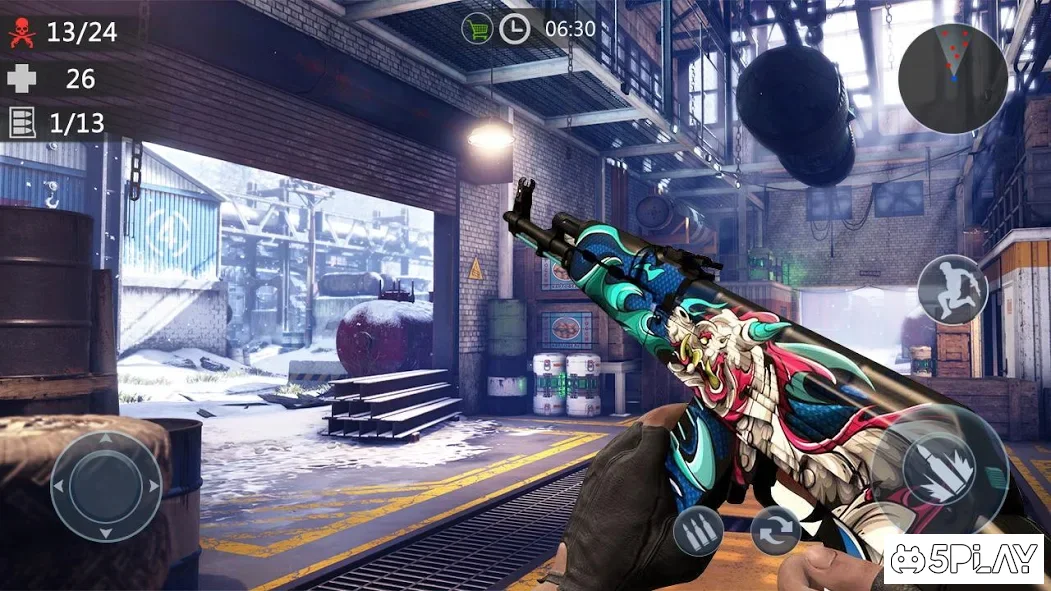Tap the circular radar minimap
The width and height of the screenshot is (1051, 591).
(952, 78)
